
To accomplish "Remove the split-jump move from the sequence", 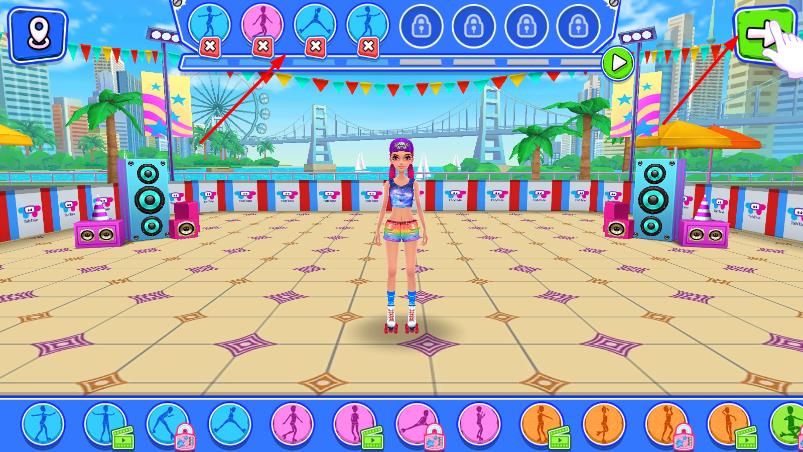I will [315, 45].
